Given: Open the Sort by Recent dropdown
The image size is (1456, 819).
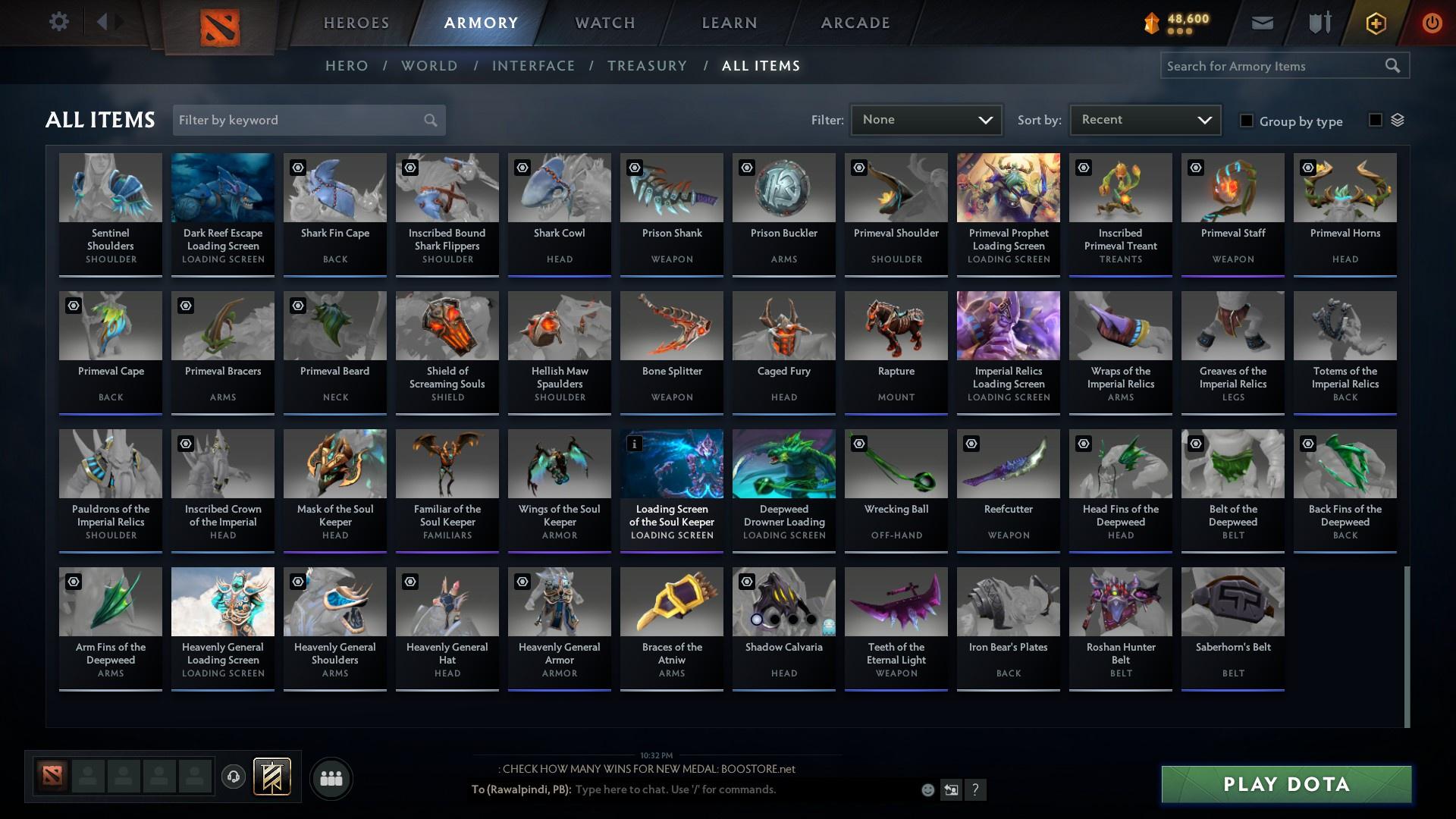Looking at the screenshot, I should (x=1144, y=119).
